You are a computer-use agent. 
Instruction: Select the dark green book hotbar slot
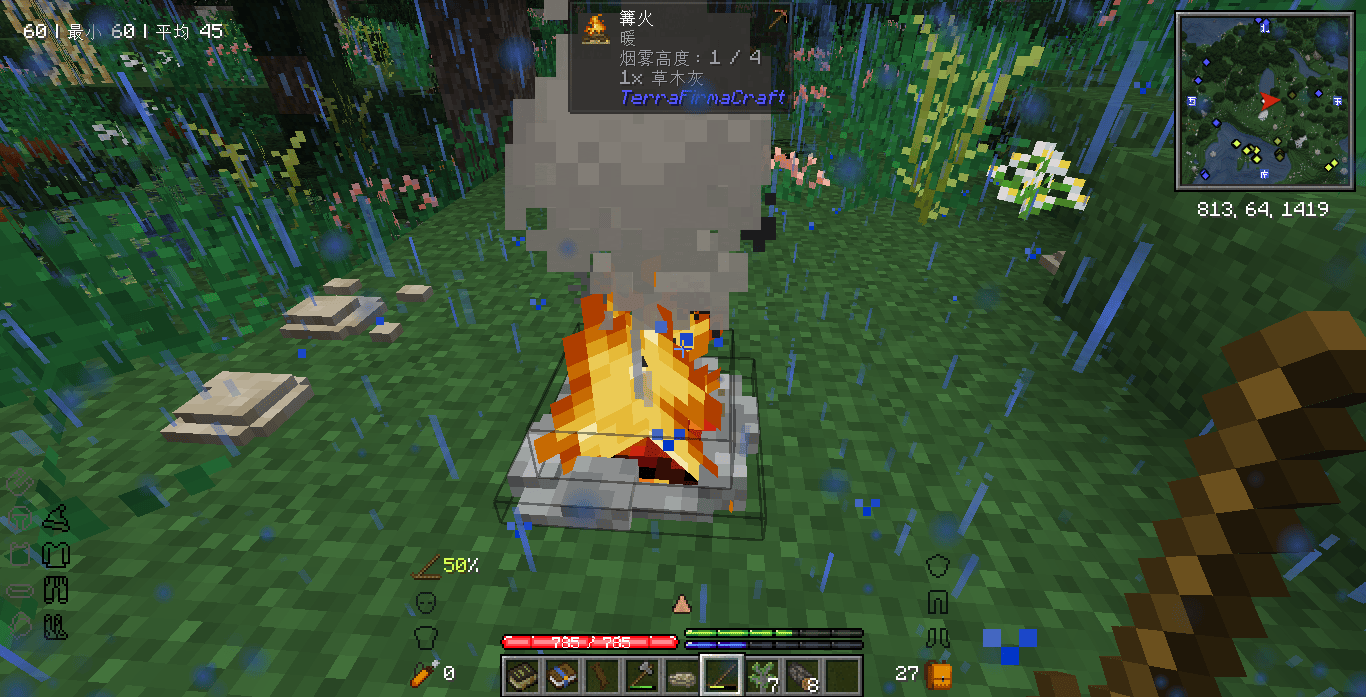click(521, 675)
